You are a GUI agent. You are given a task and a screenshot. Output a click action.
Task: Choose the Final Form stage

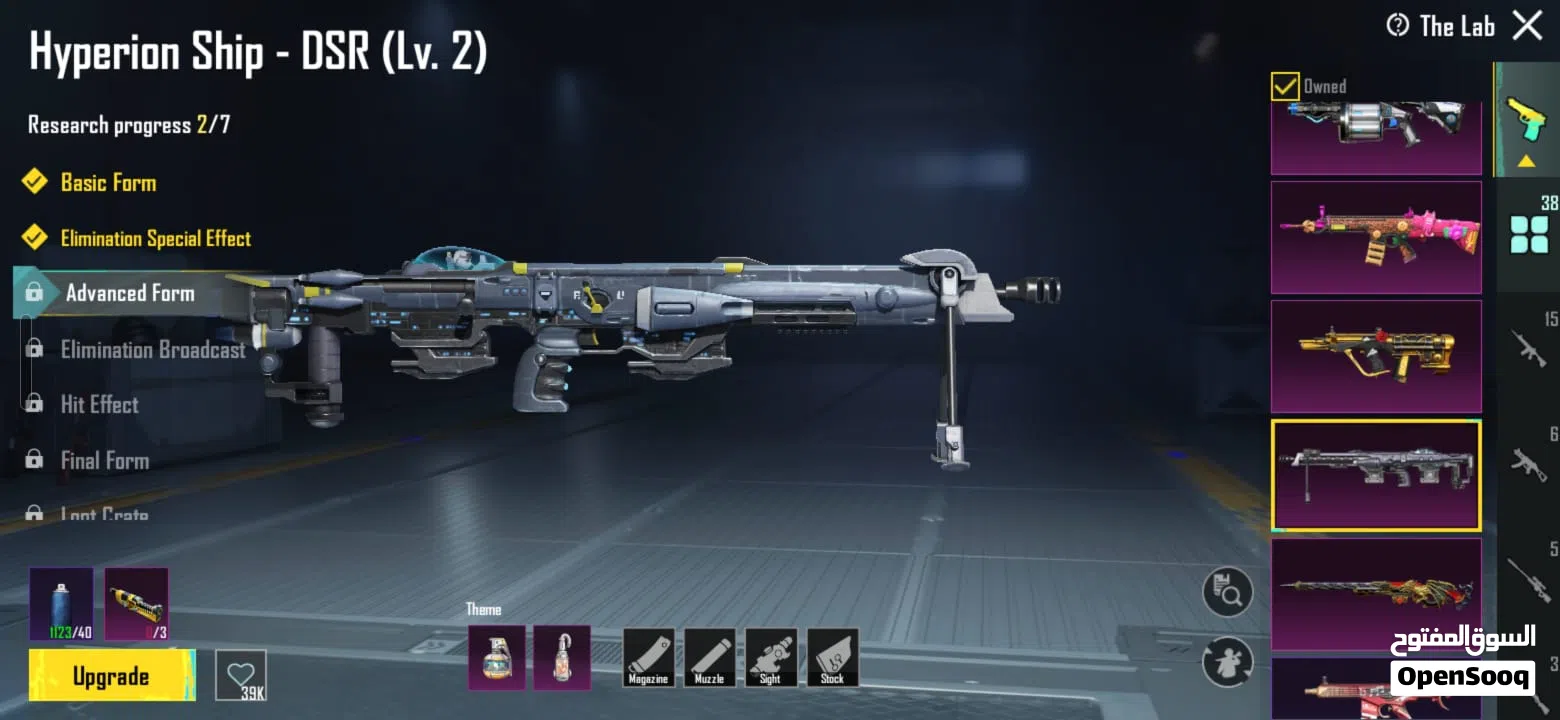click(104, 461)
